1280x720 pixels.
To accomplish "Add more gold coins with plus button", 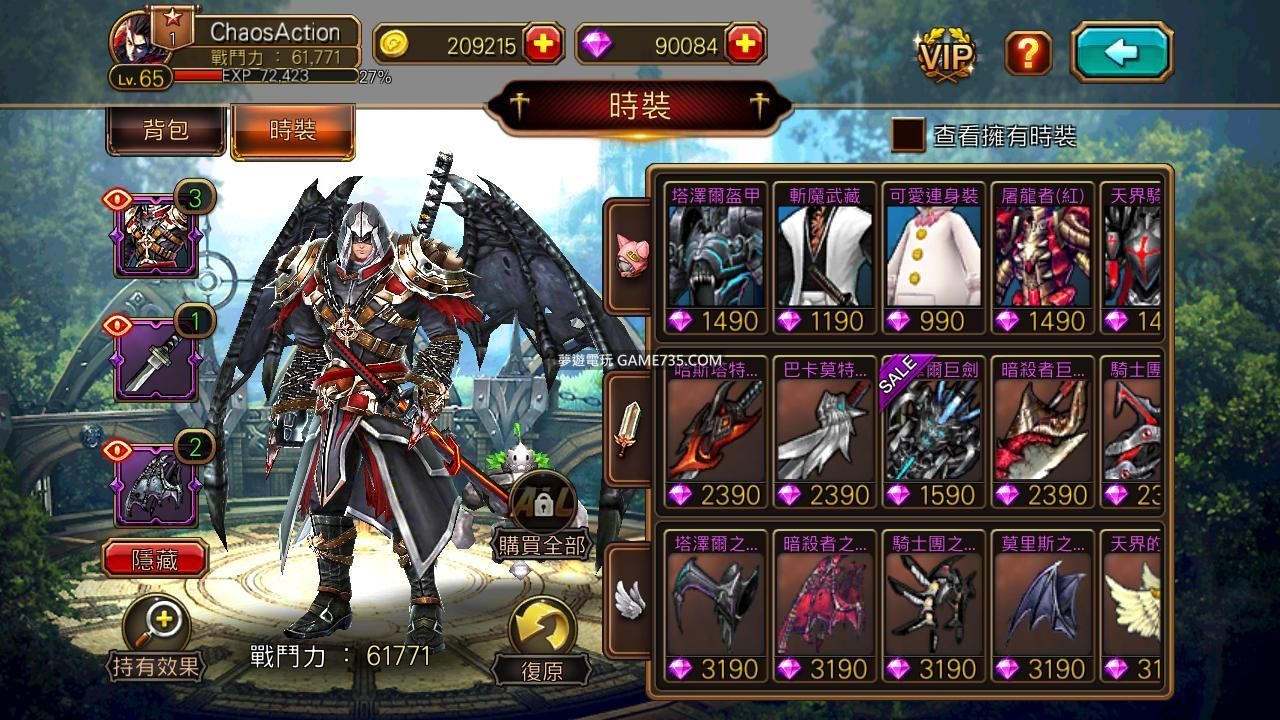I will [x=543, y=45].
